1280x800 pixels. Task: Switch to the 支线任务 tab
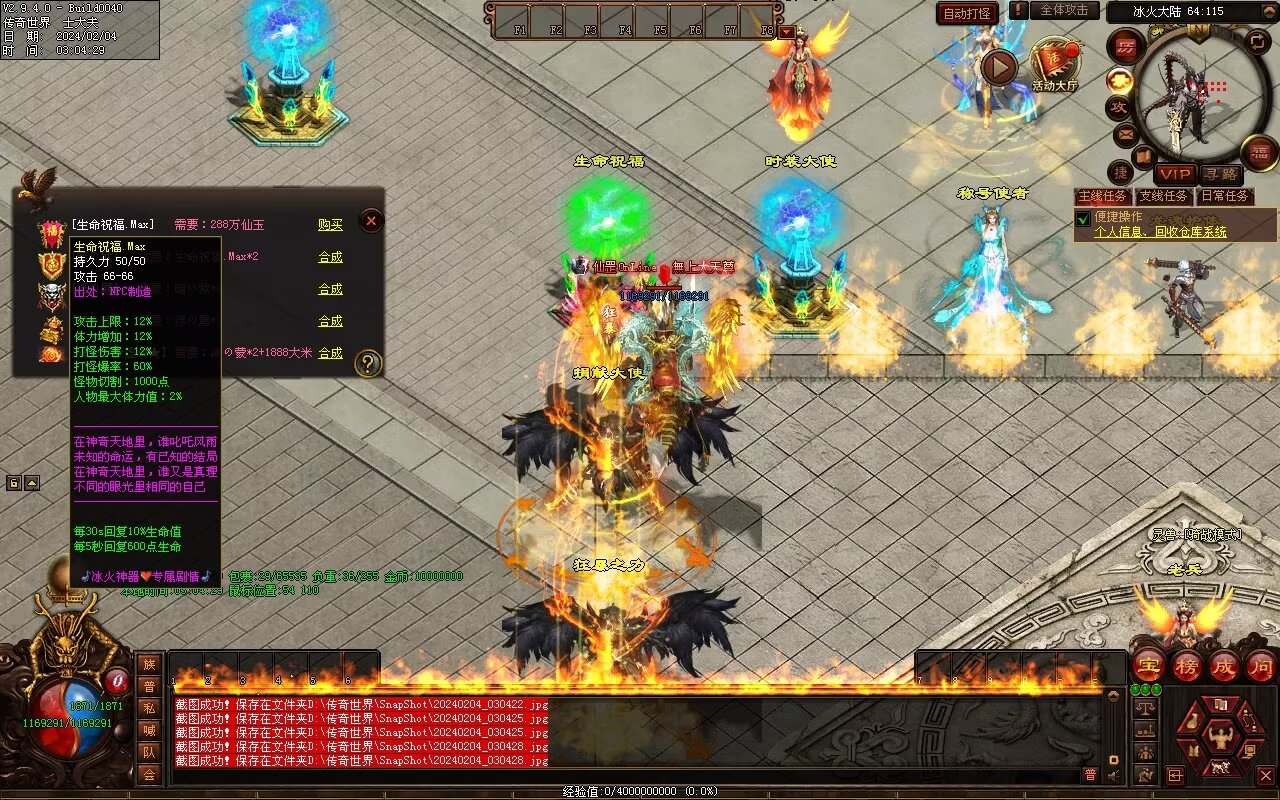[1164, 197]
